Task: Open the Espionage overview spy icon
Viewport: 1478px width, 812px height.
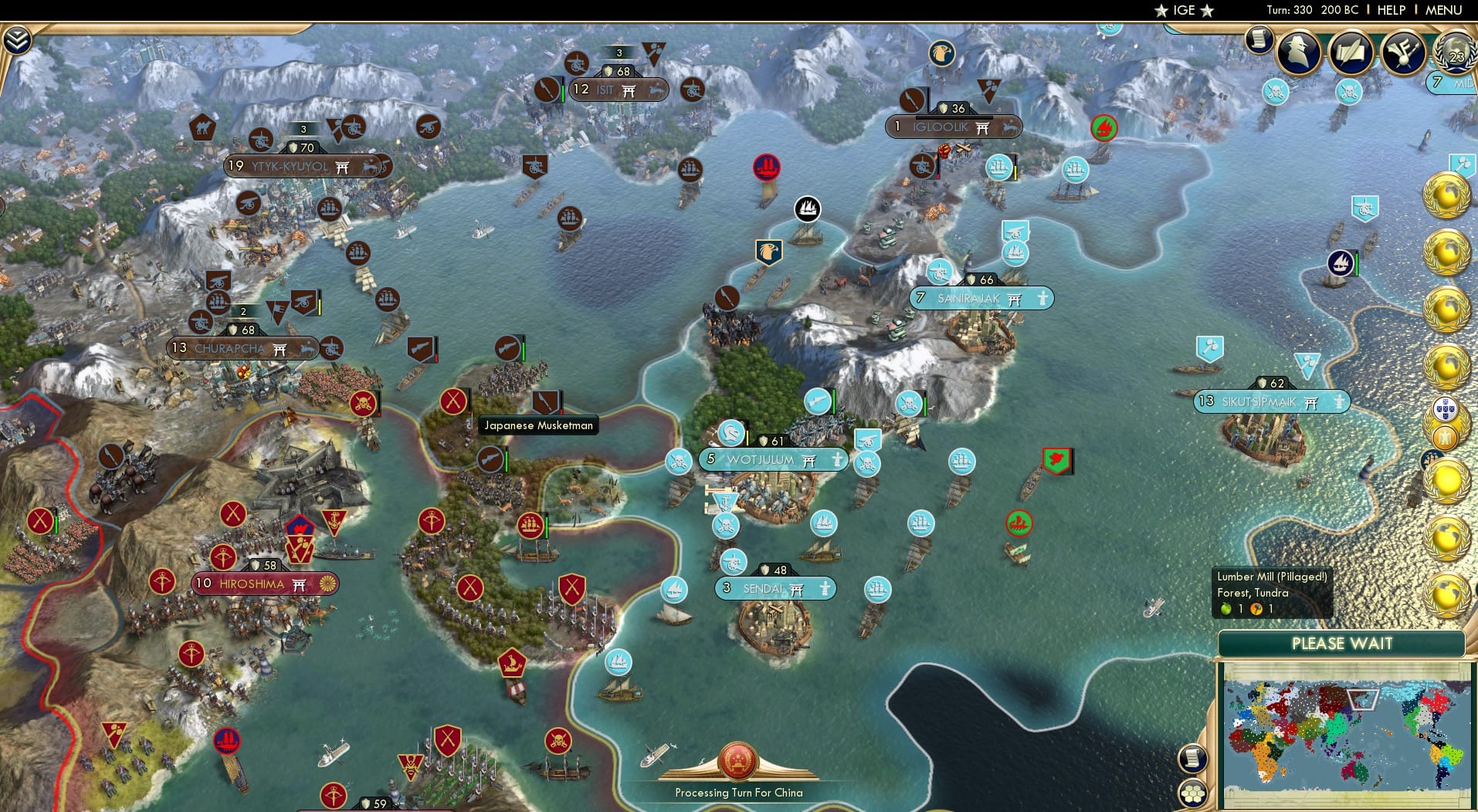Action: click(1300, 52)
